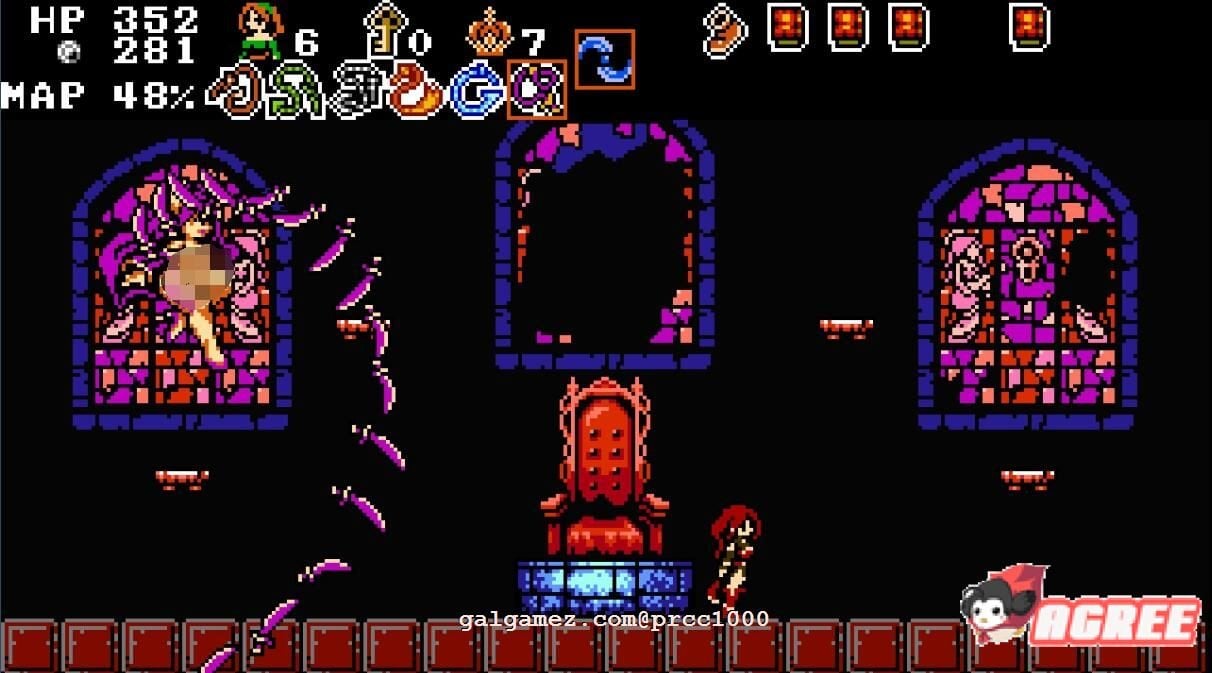Click the highlighted purple whip slot
1212x673 pixels.
click(537, 90)
